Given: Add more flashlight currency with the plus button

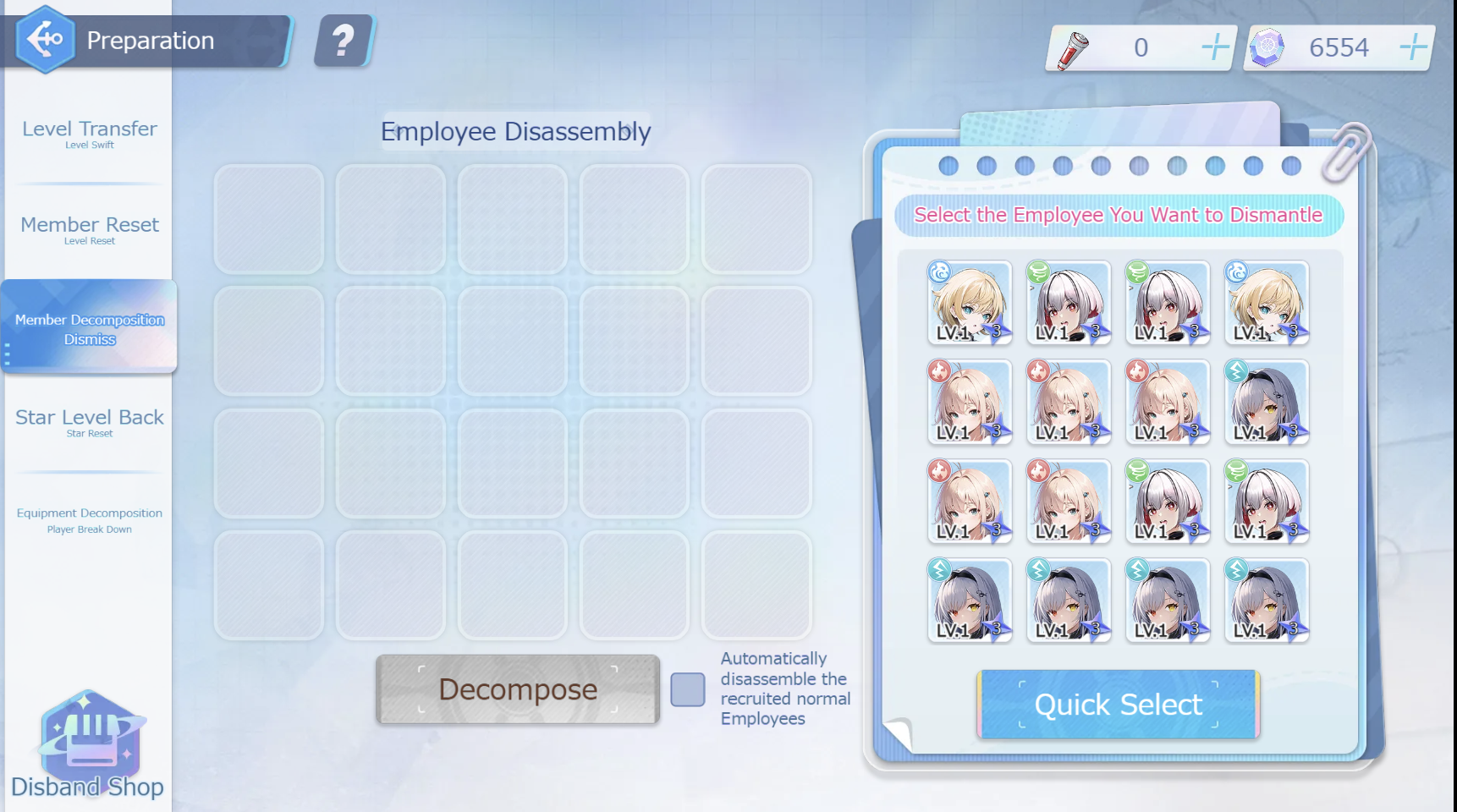Looking at the screenshot, I should [x=1215, y=47].
